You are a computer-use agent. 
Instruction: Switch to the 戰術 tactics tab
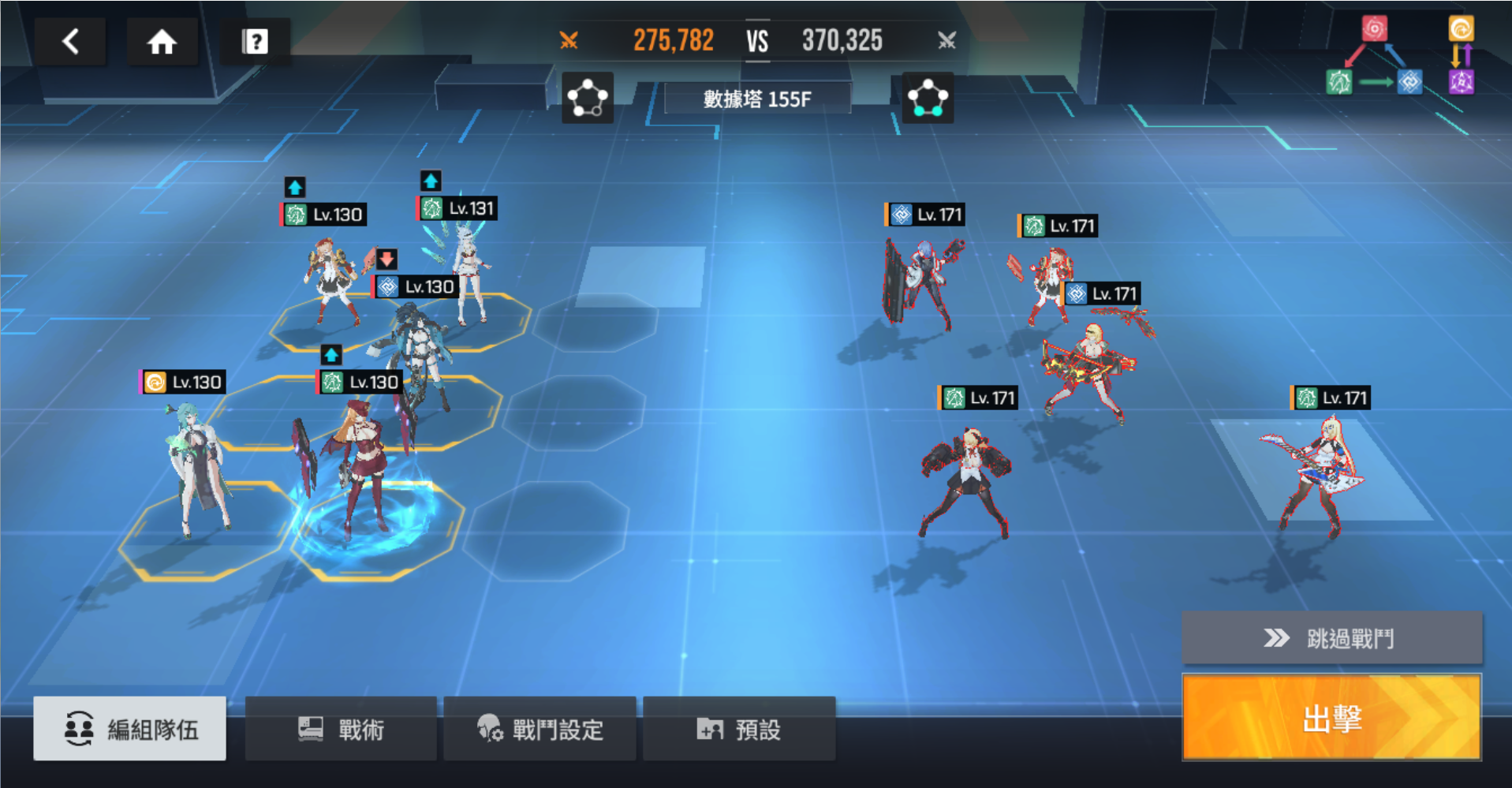(x=341, y=729)
